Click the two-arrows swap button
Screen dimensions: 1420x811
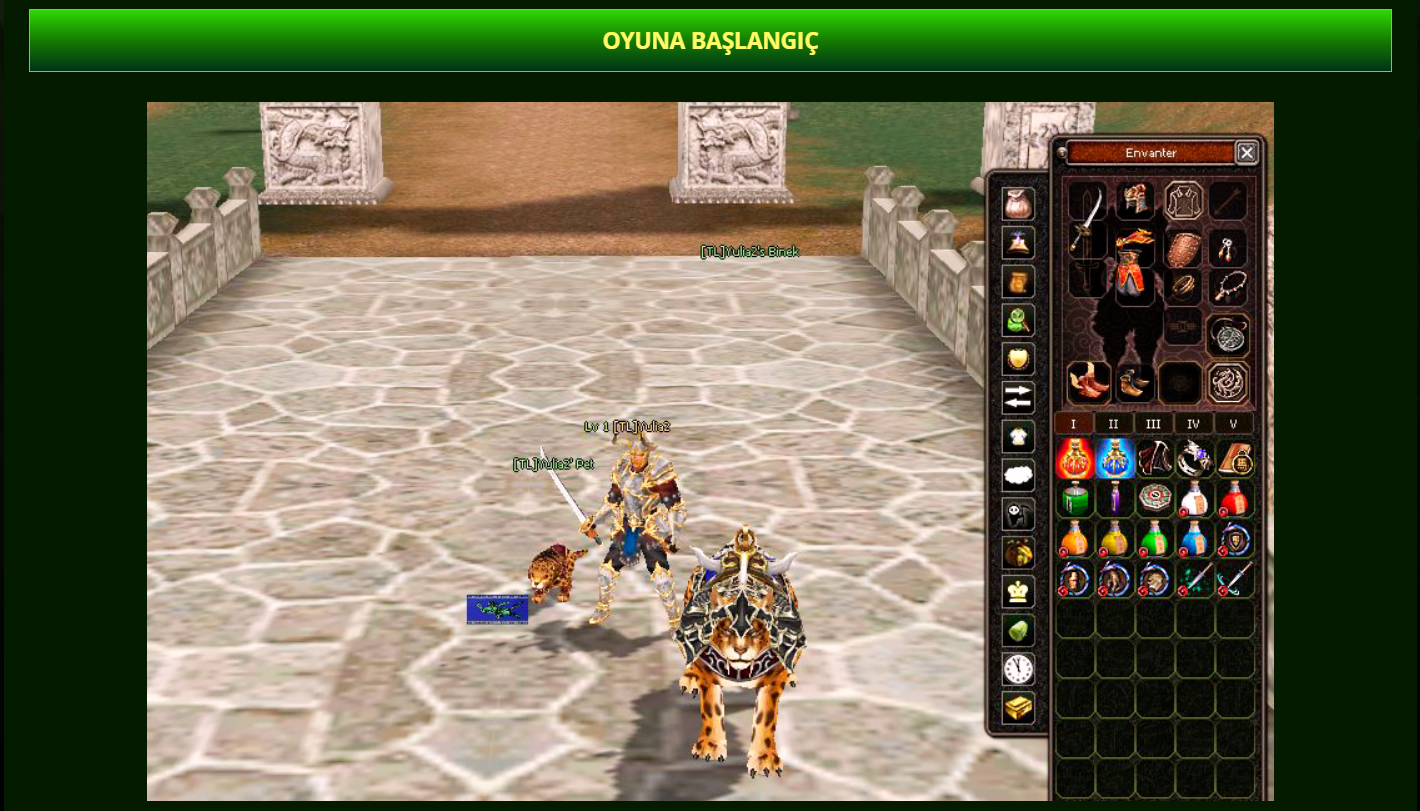pos(1018,397)
